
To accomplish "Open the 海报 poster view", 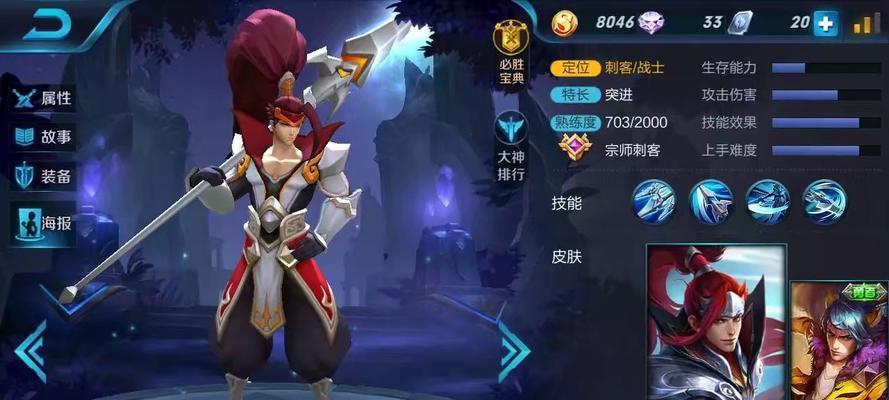I will [x=43, y=222].
